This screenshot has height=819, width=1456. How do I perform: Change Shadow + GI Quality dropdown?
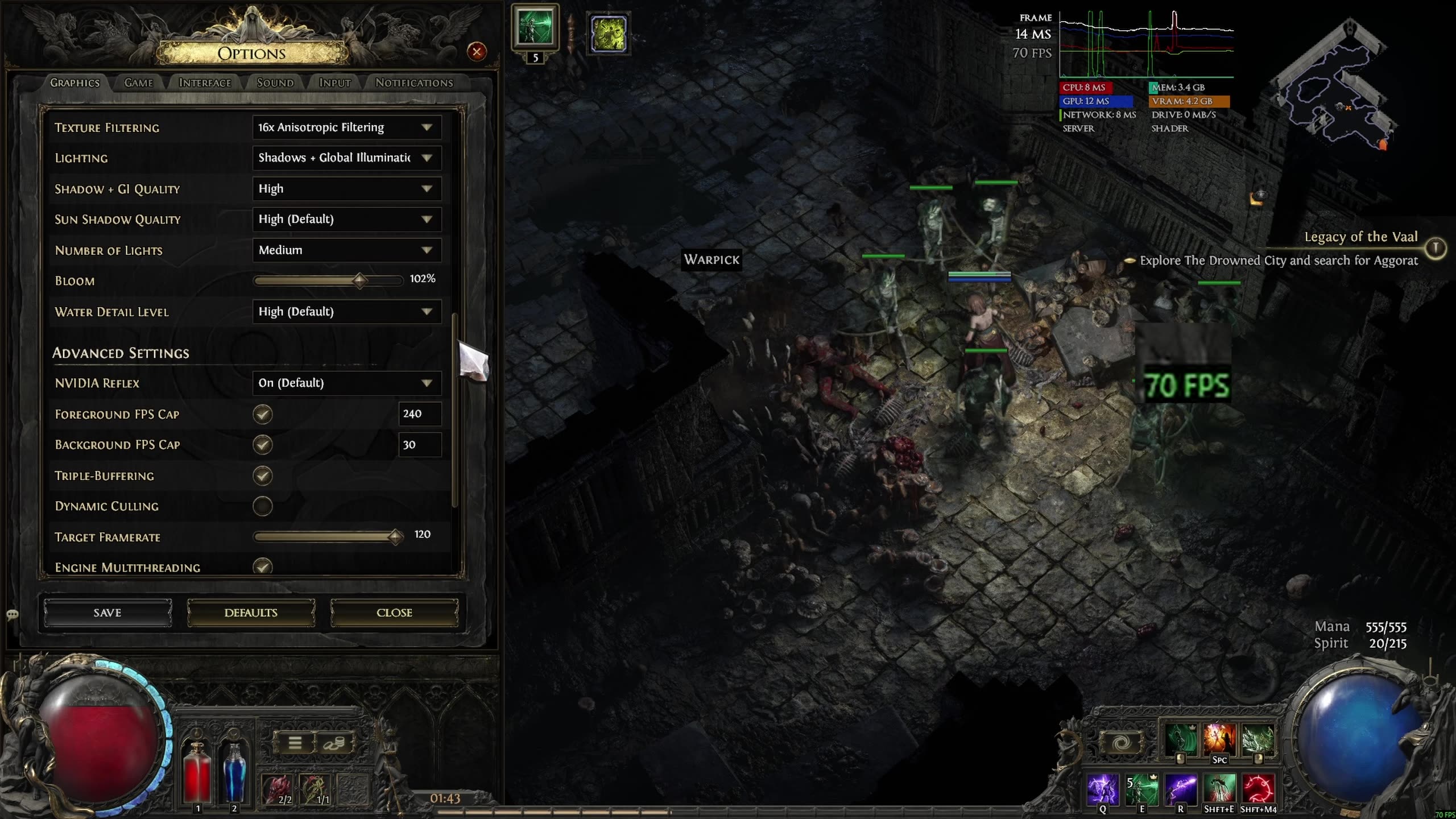tap(346, 189)
